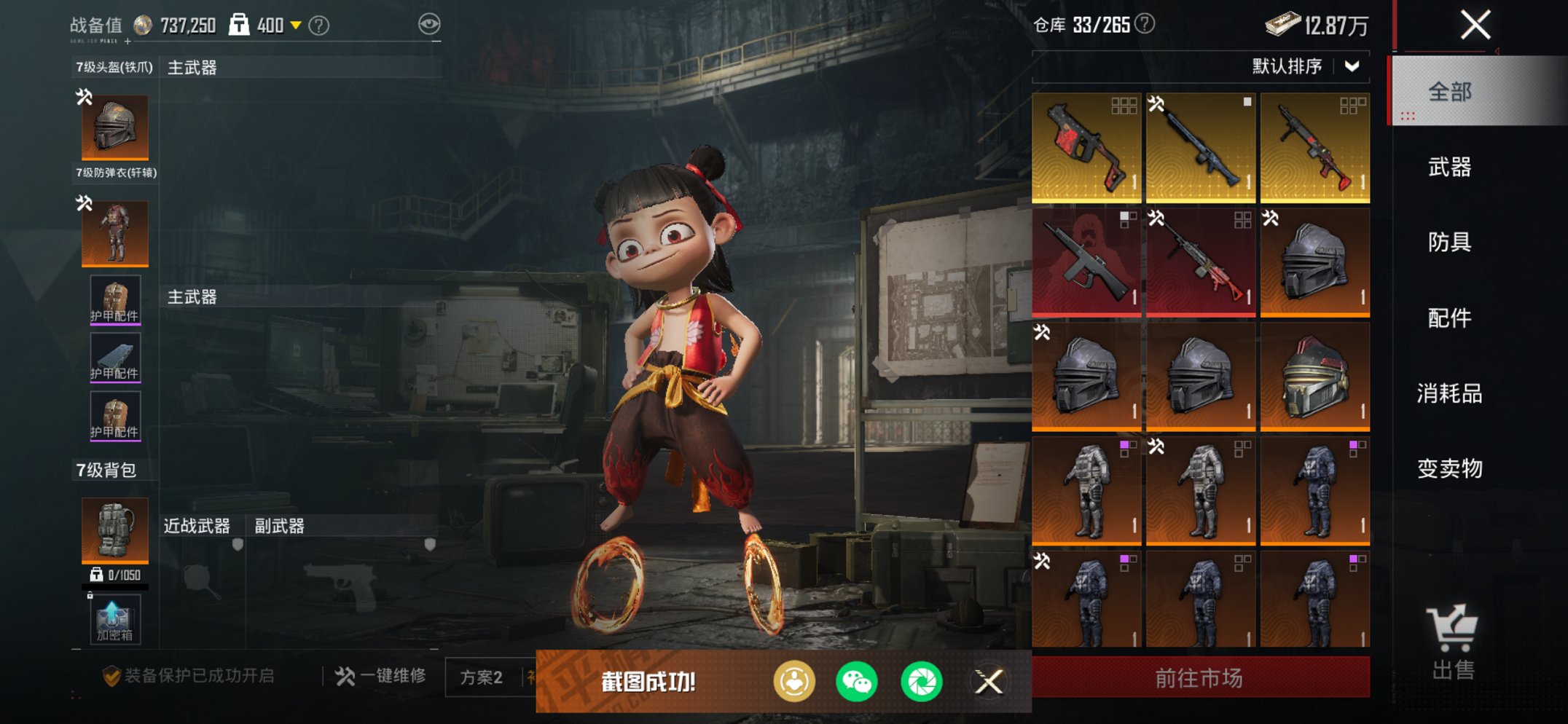Viewport: 1568px width, 724px height.
Task: Switch to the 武器 category tab
Action: coord(1449,168)
